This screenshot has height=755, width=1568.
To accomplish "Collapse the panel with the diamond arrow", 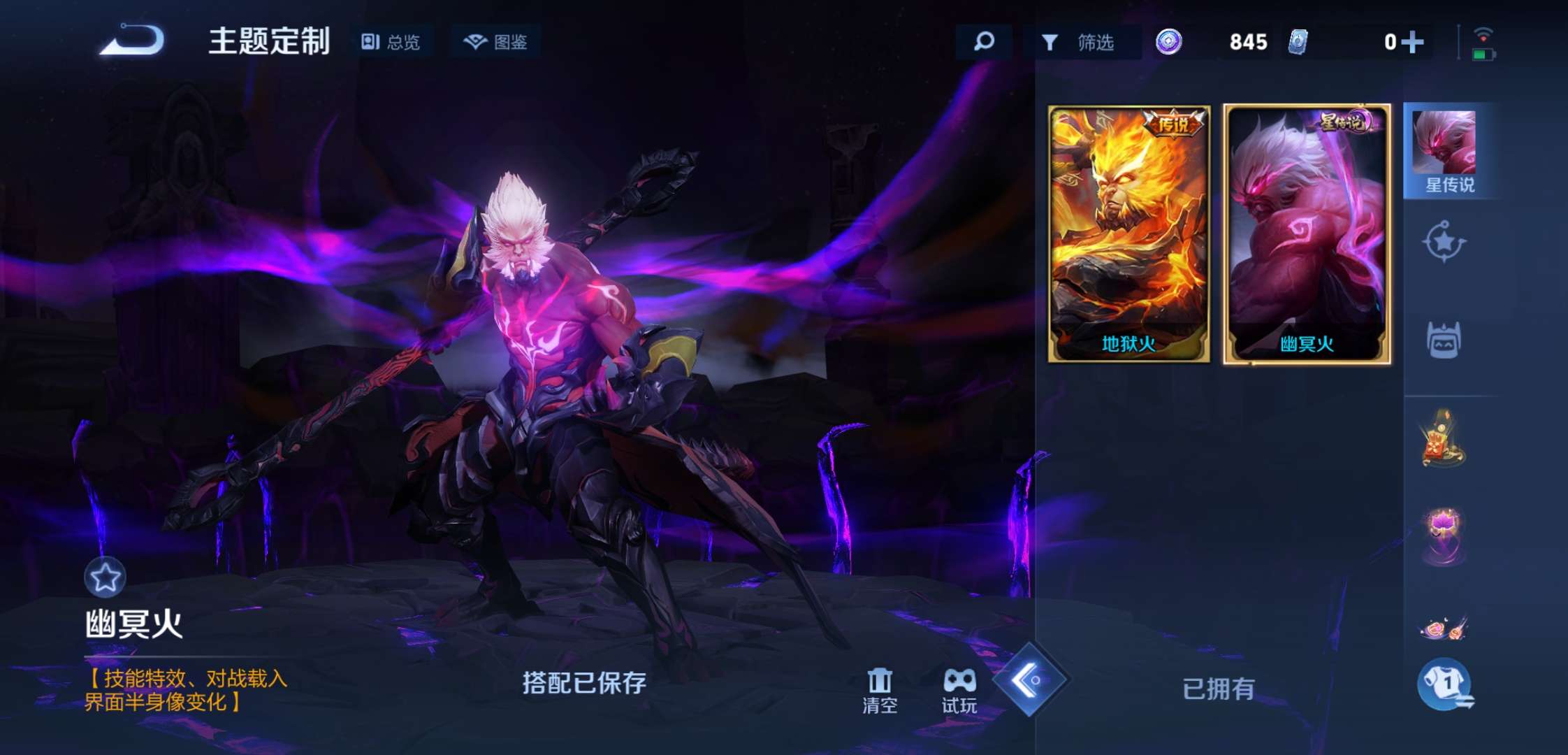I will [1029, 679].
